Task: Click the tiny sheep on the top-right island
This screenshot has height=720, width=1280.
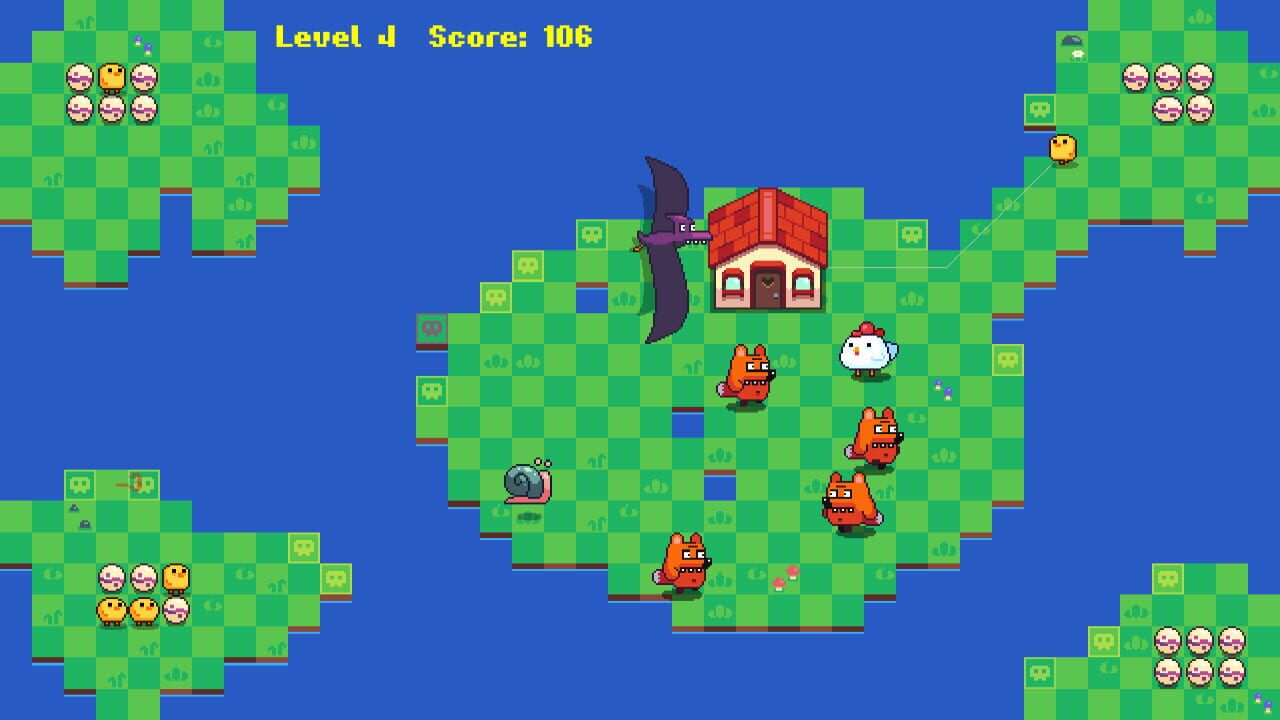Action: pos(1077,56)
